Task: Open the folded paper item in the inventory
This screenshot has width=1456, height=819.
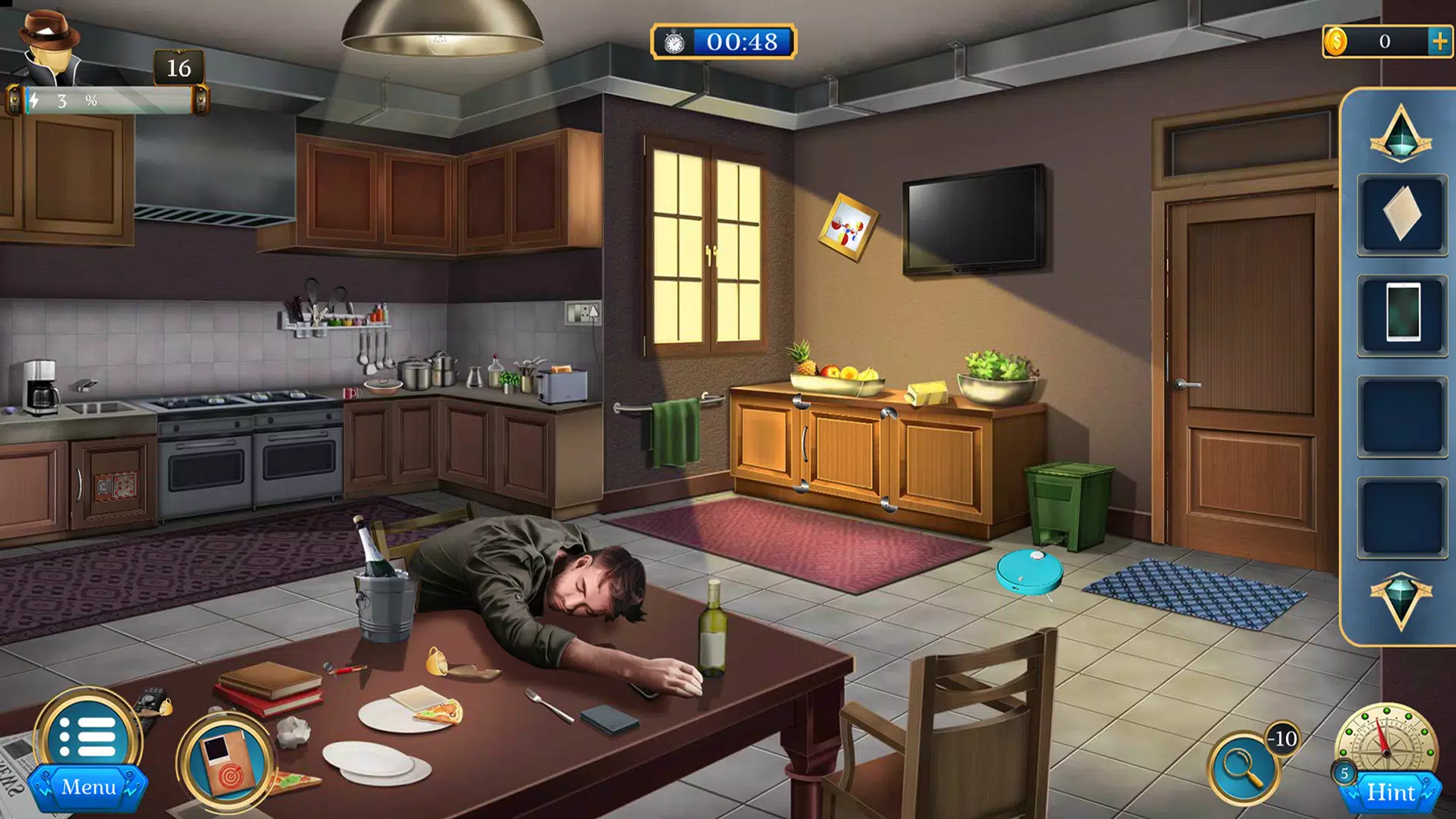Action: pos(1401,215)
